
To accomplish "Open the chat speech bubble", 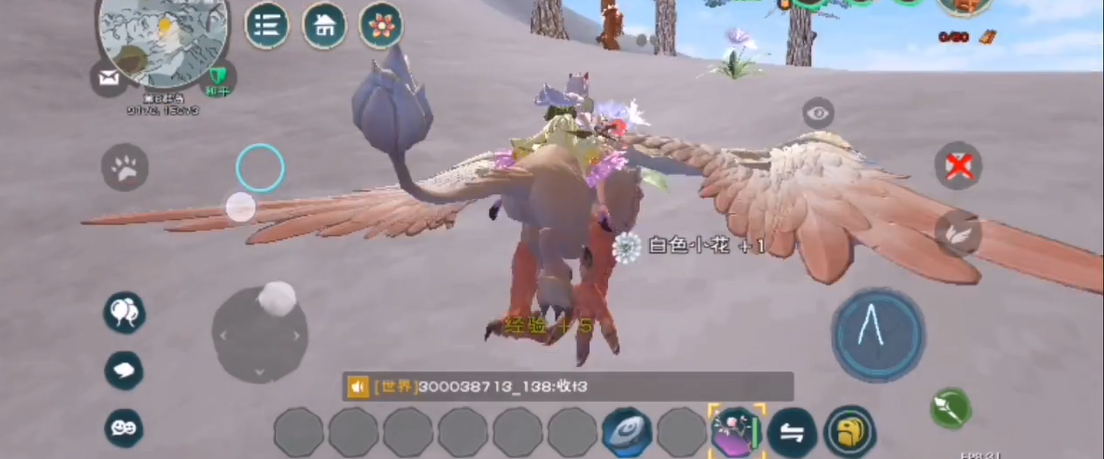I will pyautogui.click(x=124, y=371).
